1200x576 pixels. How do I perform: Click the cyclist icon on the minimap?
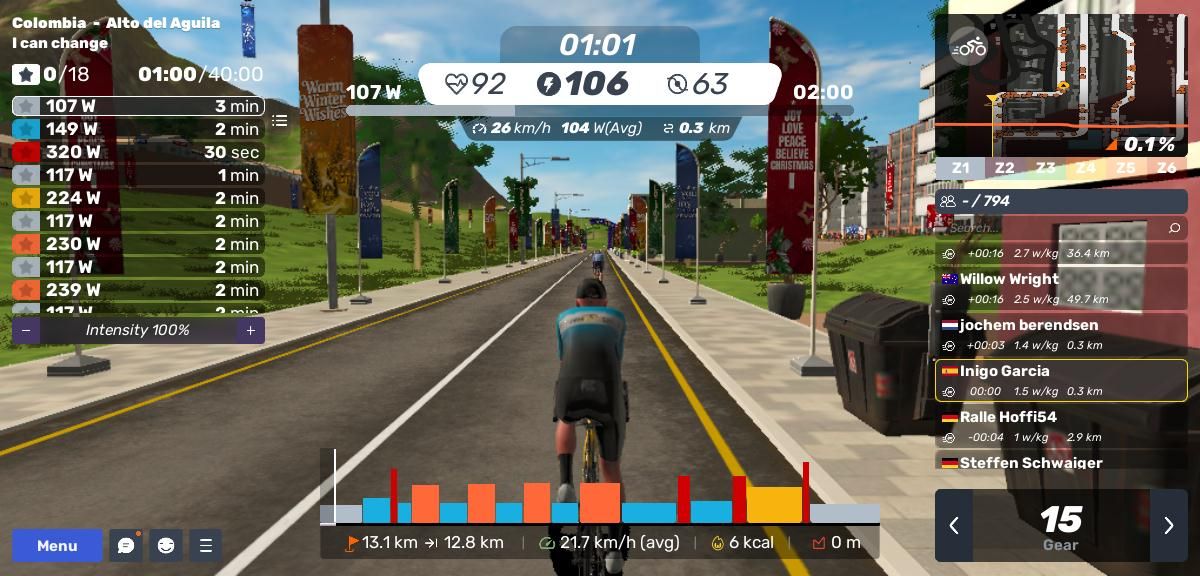coord(968,46)
